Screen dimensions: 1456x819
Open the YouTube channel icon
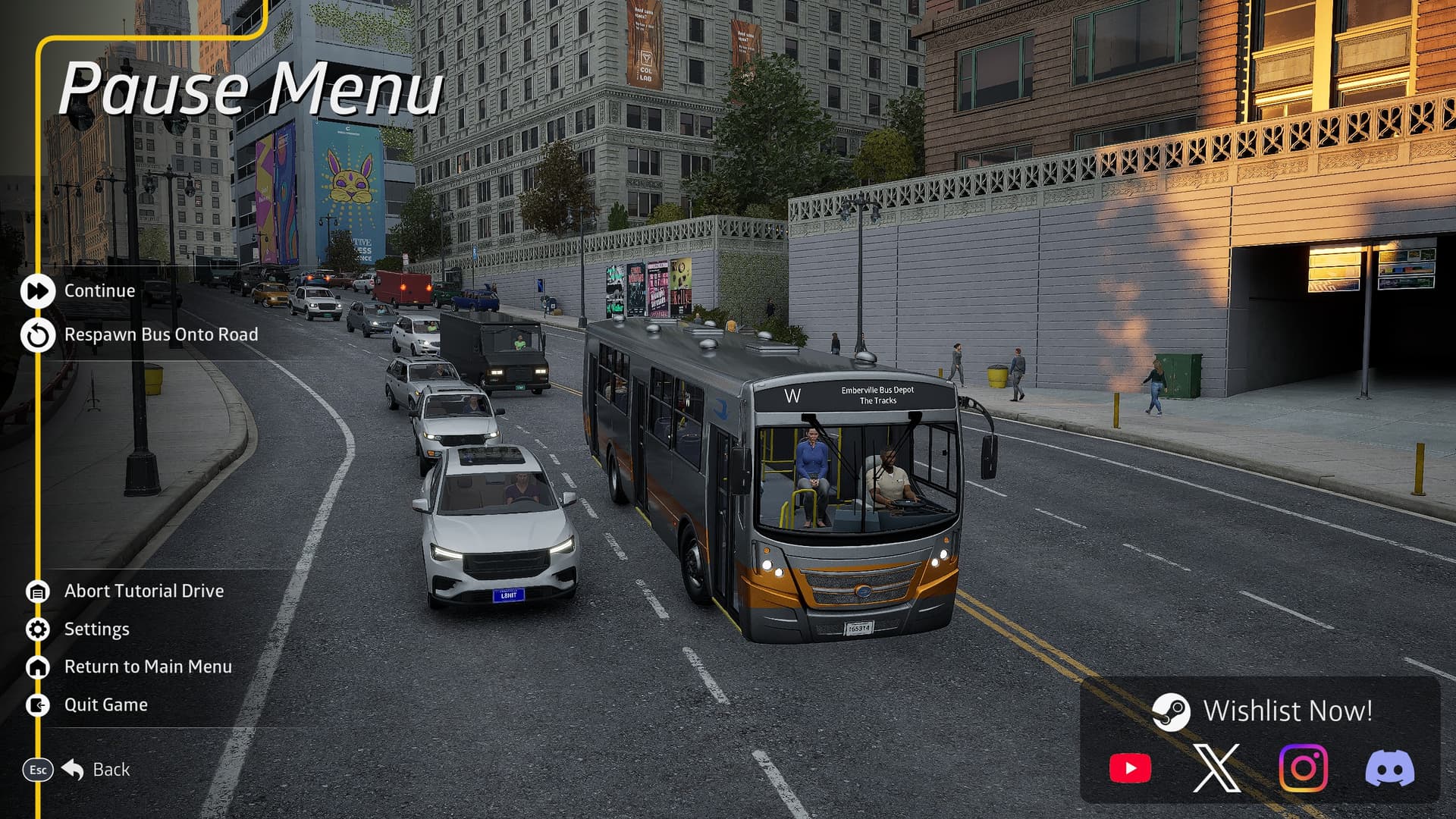point(1130,768)
